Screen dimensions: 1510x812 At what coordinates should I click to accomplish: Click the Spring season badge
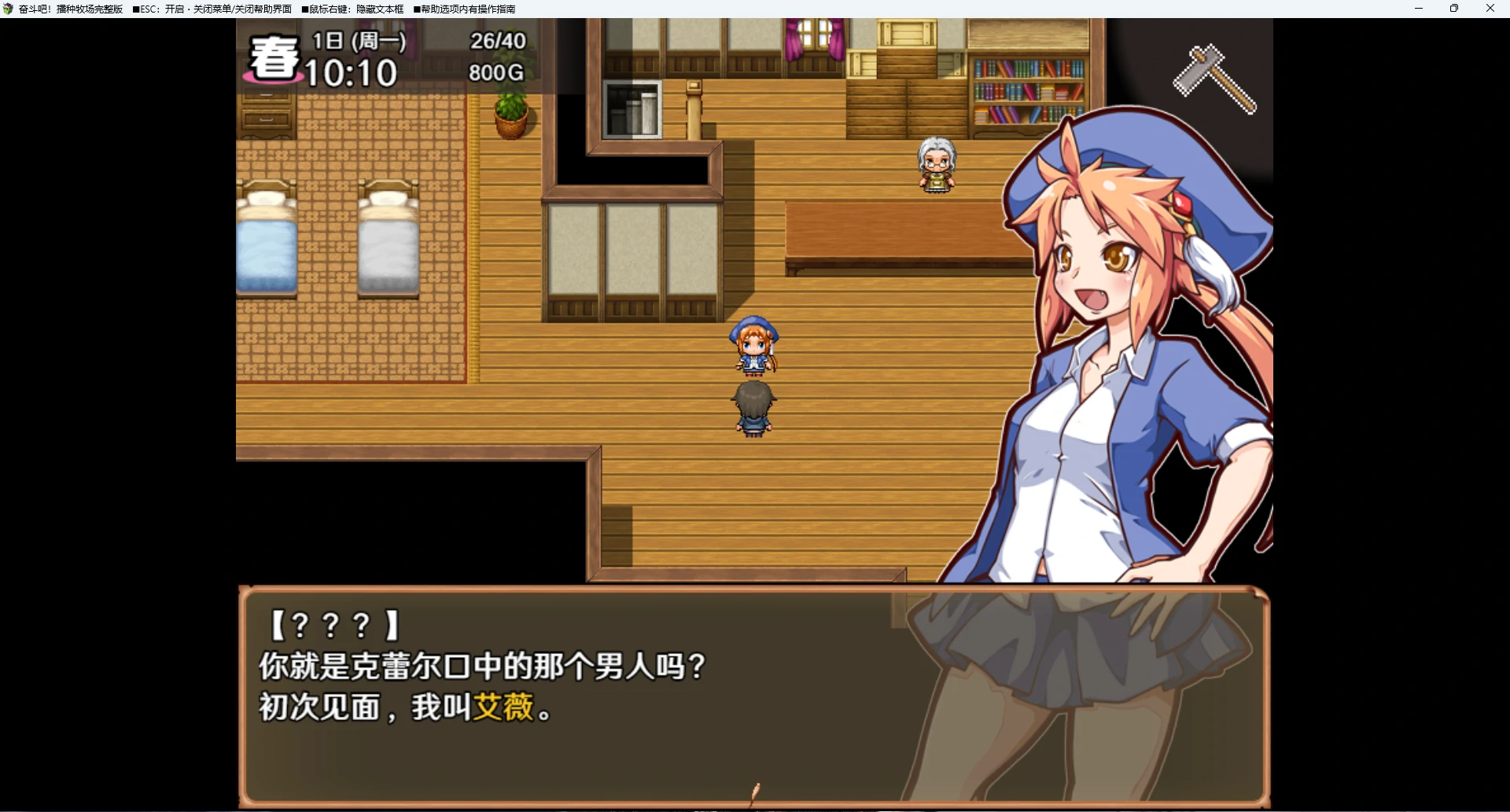(x=273, y=59)
